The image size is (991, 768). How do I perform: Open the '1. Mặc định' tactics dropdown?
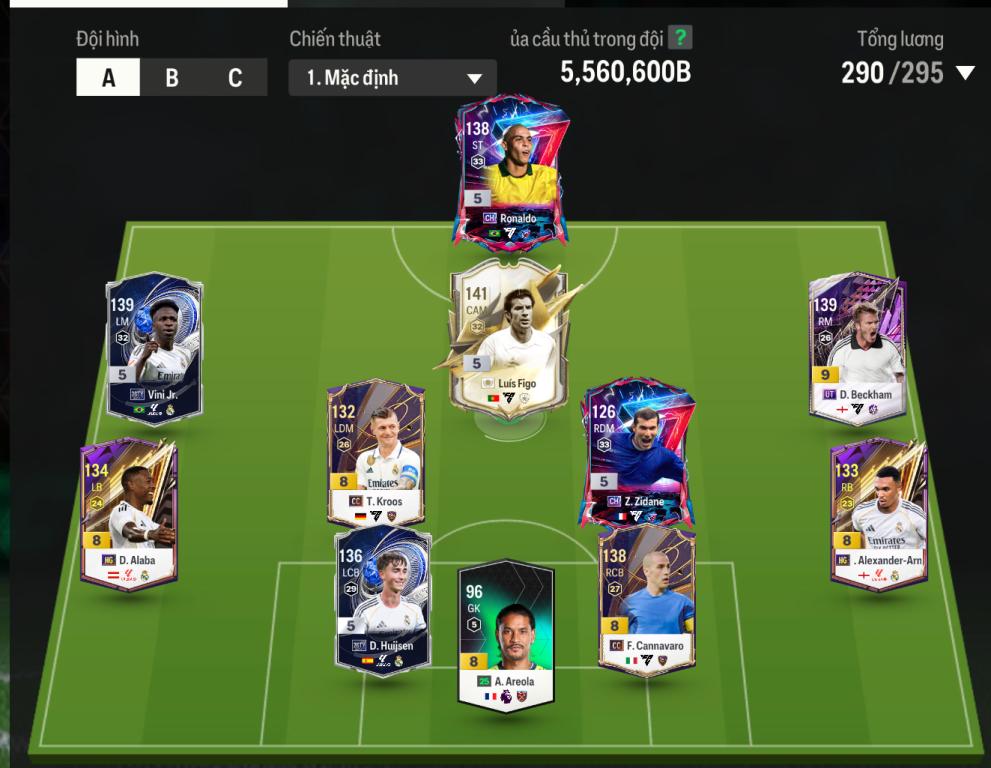pyautogui.click(x=392, y=78)
